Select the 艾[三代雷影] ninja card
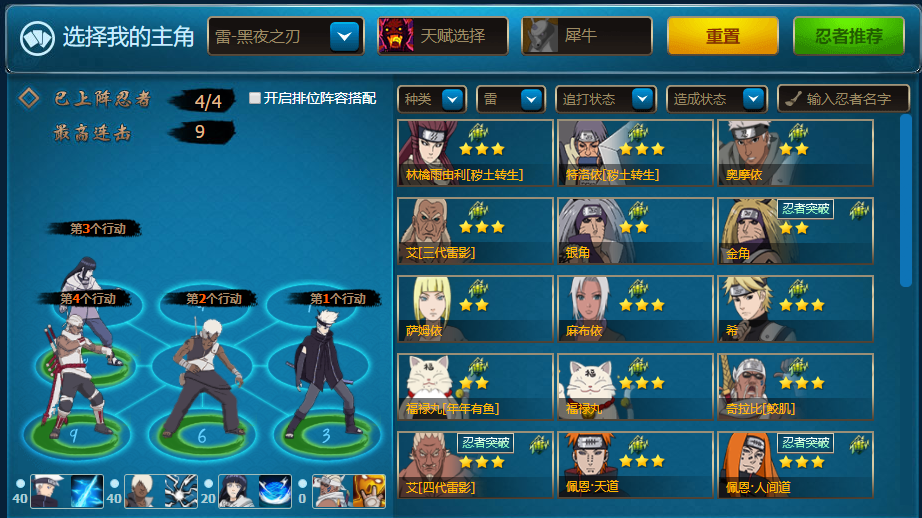The height and width of the screenshot is (518, 922). pos(475,231)
